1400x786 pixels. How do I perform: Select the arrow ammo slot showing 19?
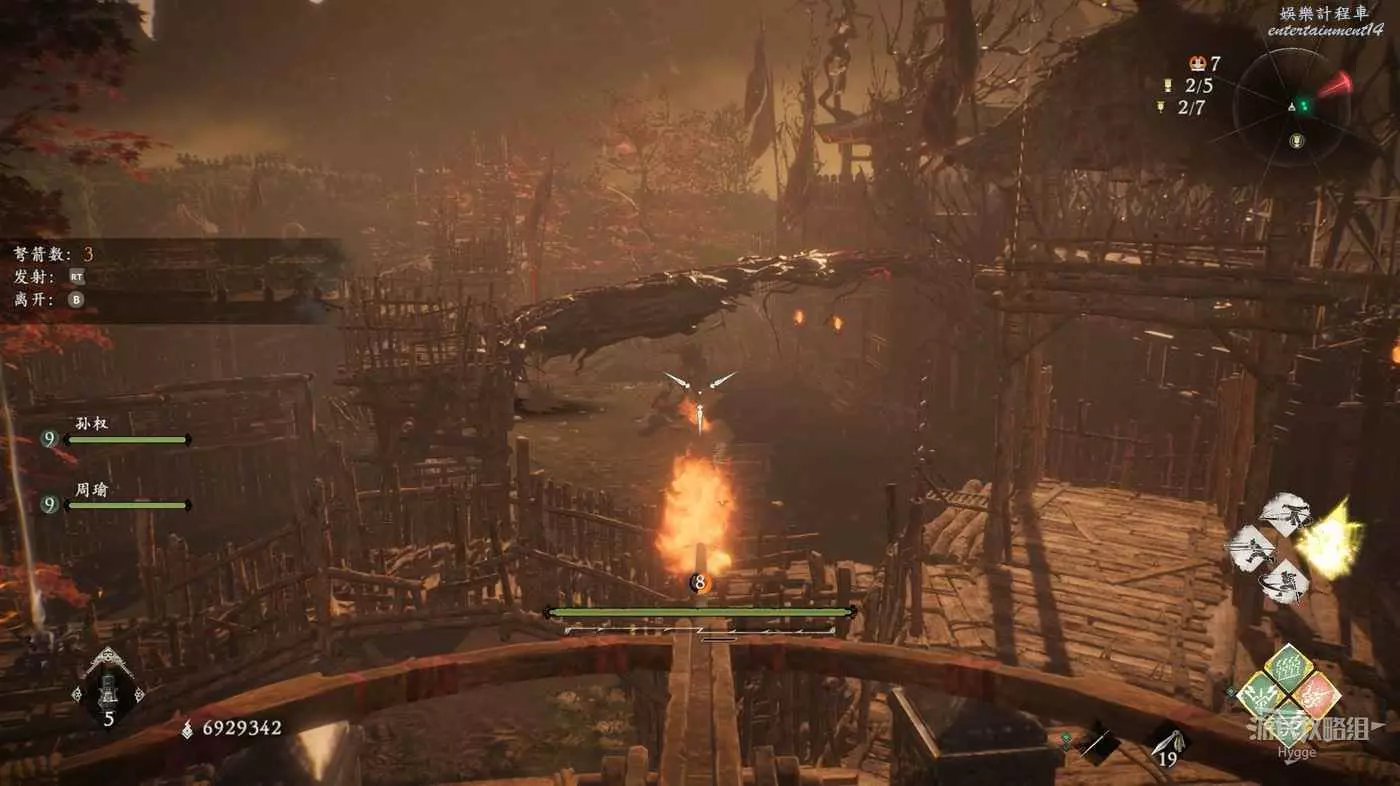pyautogui.click(x=1167, y=742)
